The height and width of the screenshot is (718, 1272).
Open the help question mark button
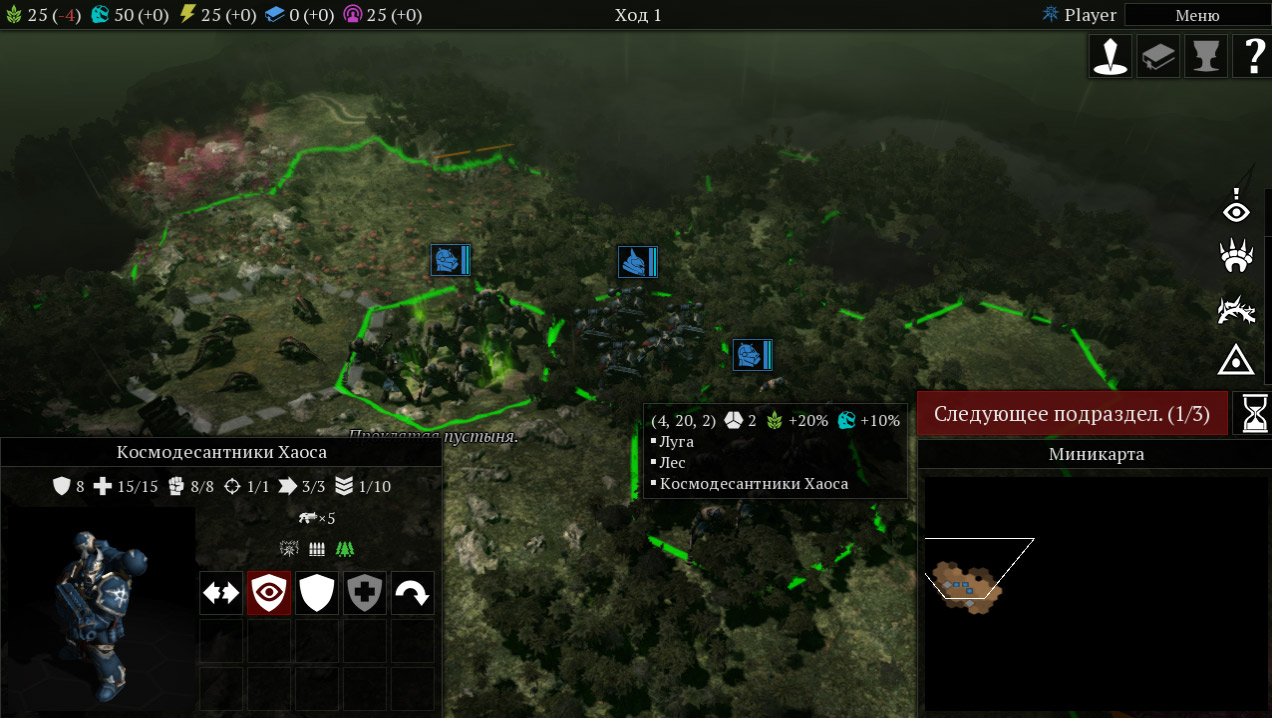point(1253,56)
